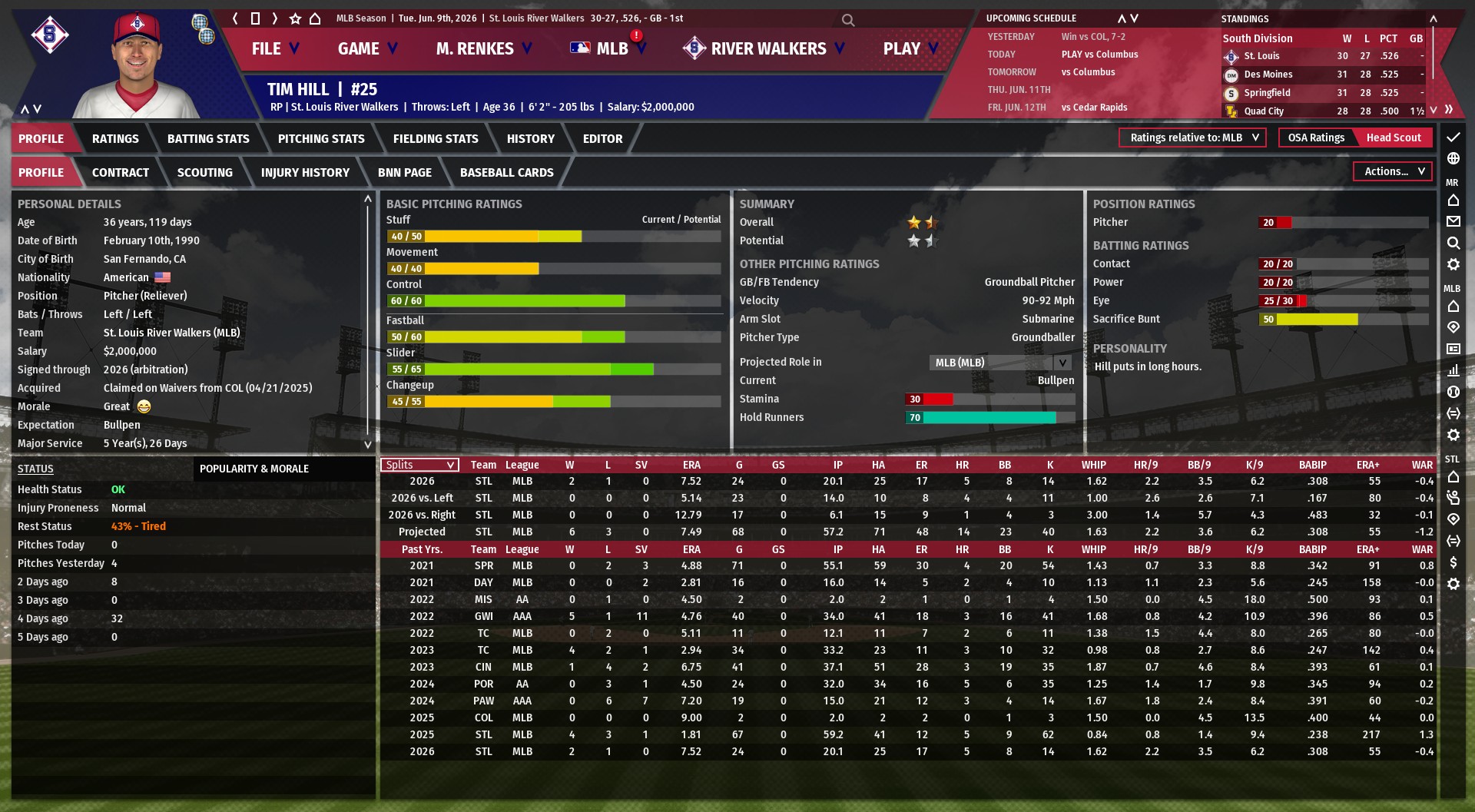
Task: Open the HISTORY tab
Action: point(530,139)
